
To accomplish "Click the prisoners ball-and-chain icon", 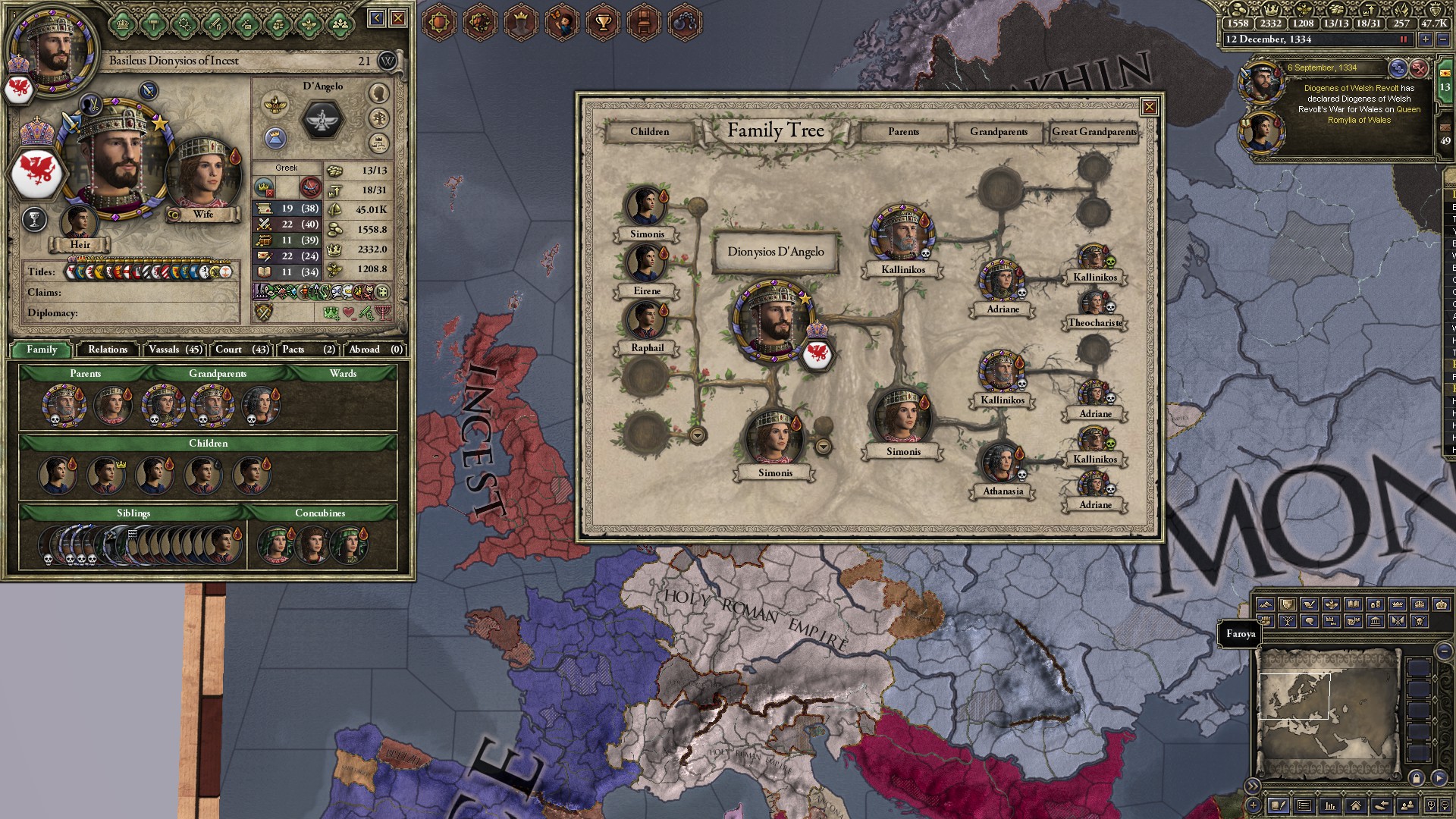I will coord(687,21).
